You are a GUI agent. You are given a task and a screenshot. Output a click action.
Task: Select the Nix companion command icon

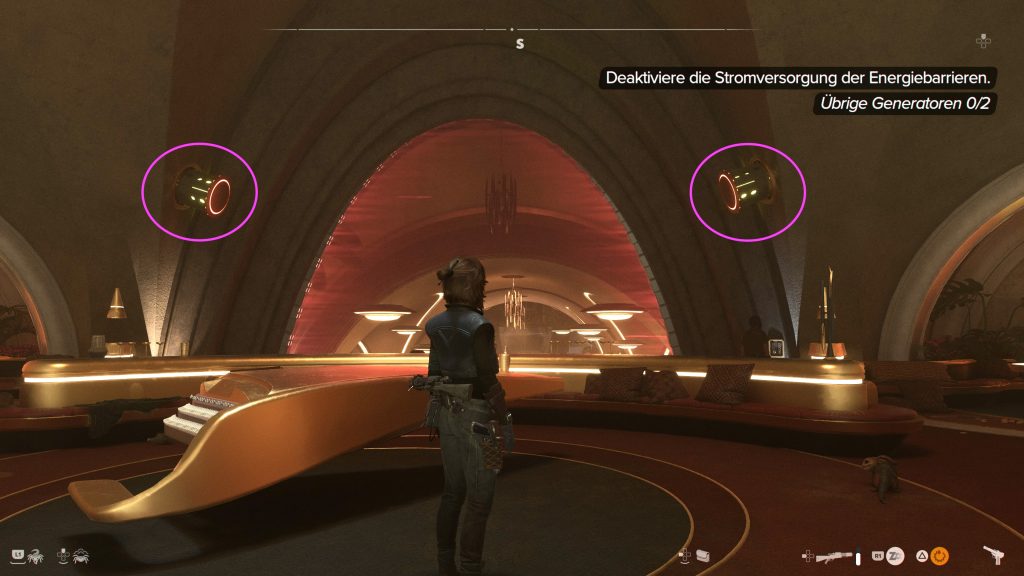[34, 554]
